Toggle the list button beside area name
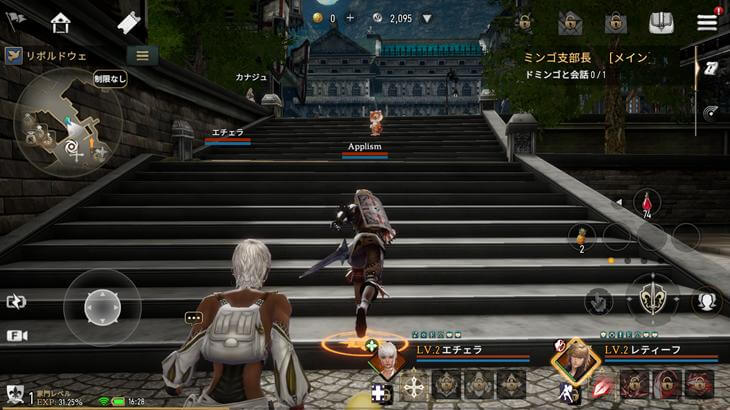Screen dimensions: 730x410 point(142,56)
